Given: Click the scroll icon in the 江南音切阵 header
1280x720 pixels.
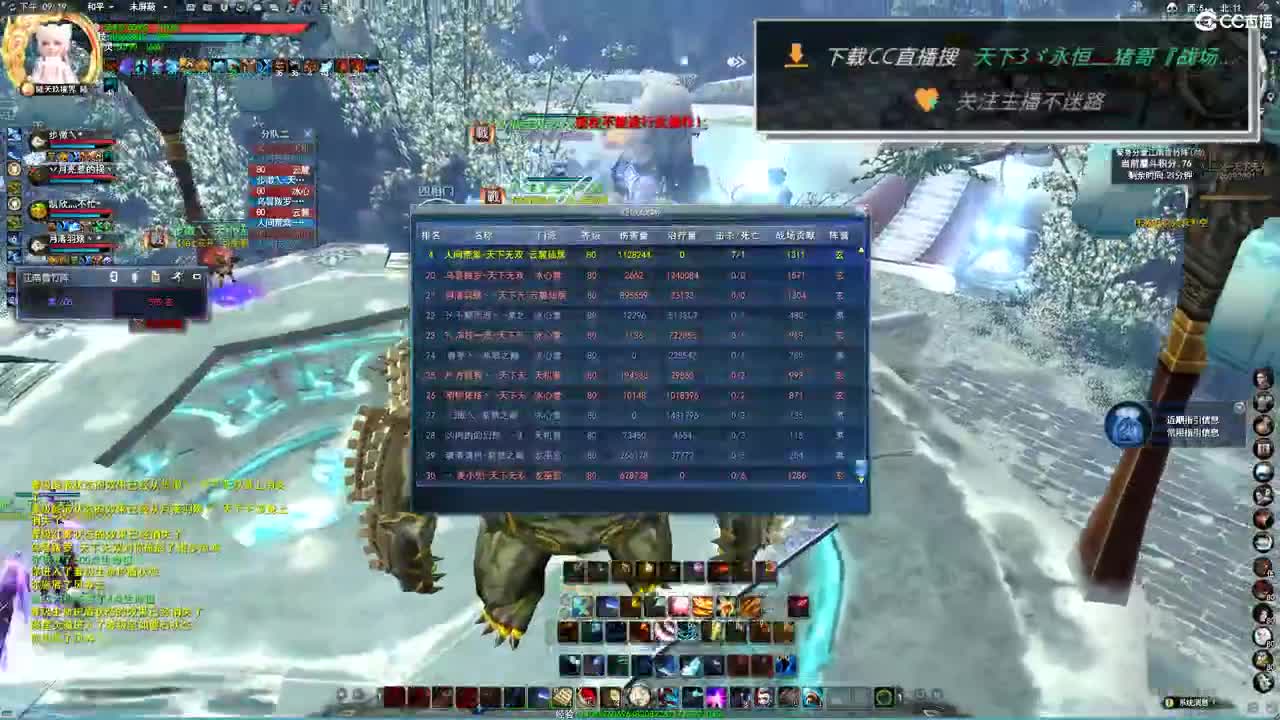Looking at the screenshot, I should (156, 277).
